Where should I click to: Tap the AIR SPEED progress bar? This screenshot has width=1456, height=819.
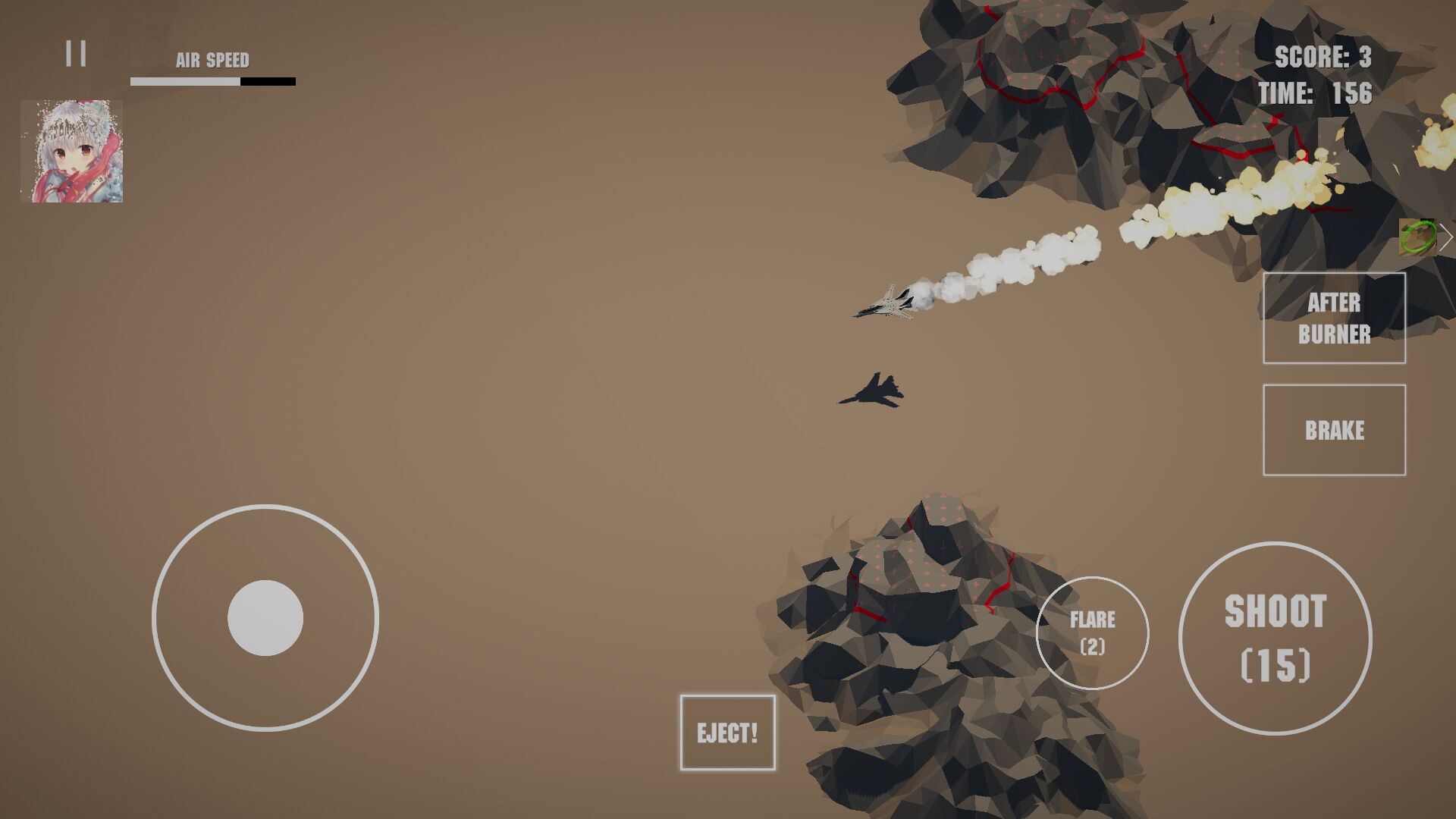tap(213, 80)
